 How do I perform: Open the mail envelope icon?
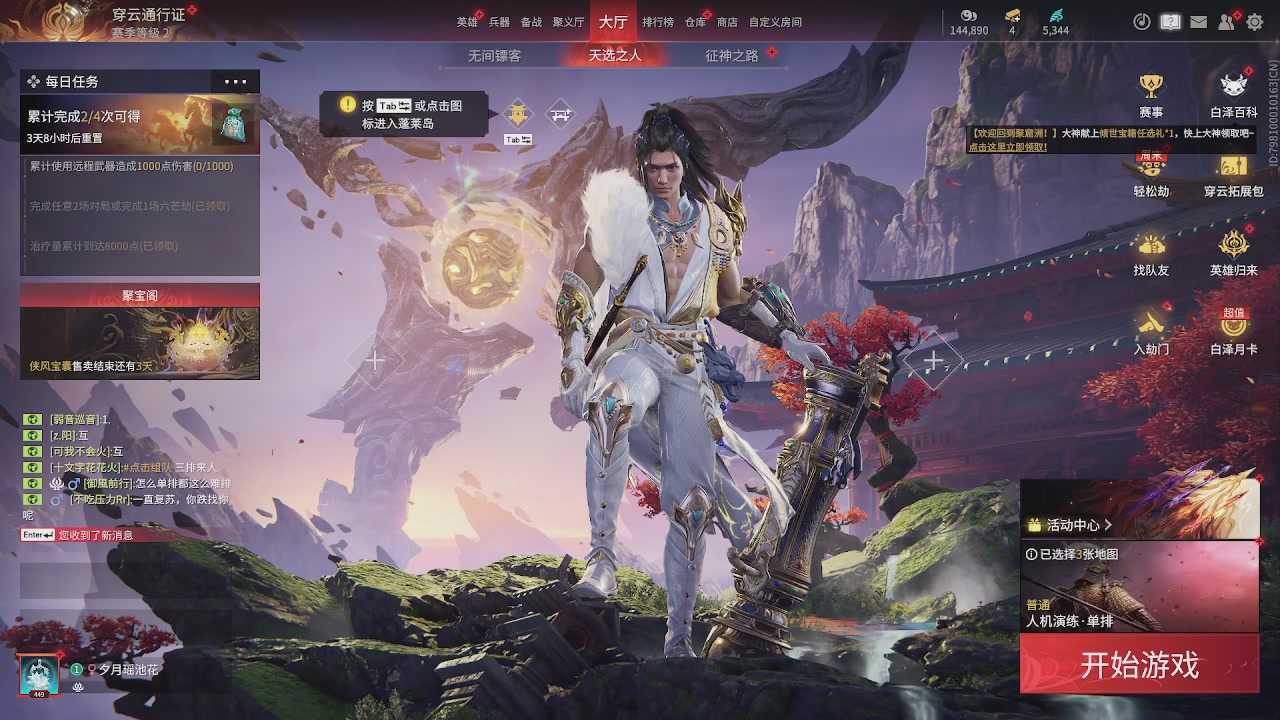[1198, 22]
